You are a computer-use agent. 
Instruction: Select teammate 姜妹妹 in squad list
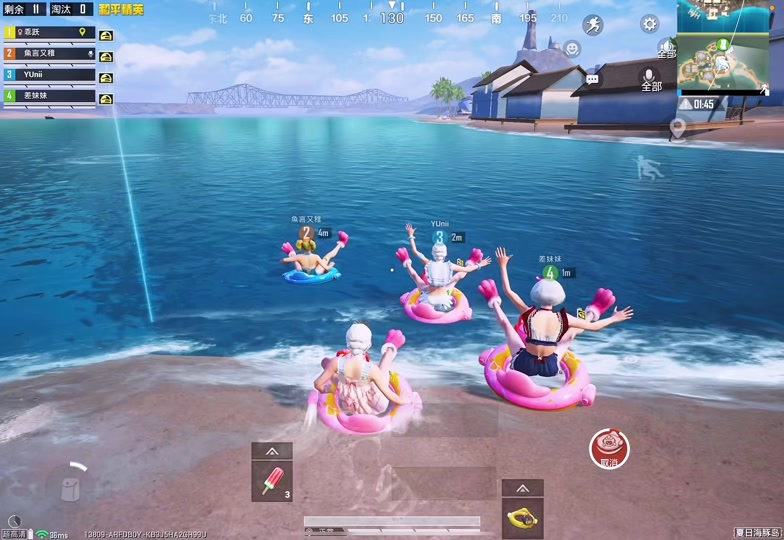pyautogui.click(x=50, y=96)
